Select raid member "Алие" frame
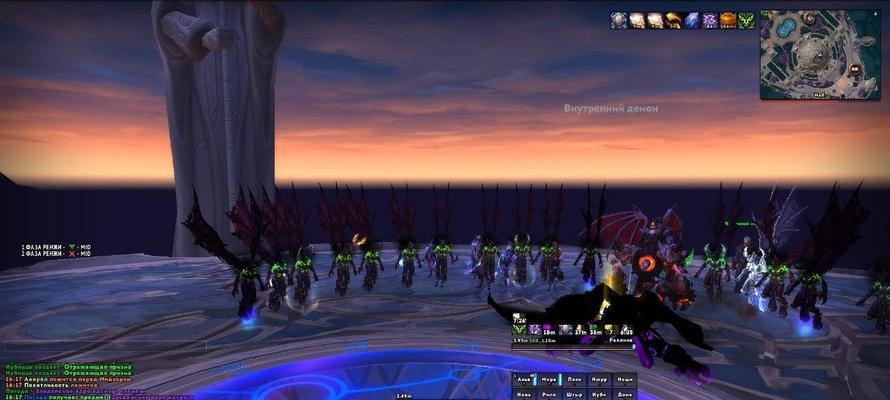This screenshot has height=400, width=890. [522, 380]
